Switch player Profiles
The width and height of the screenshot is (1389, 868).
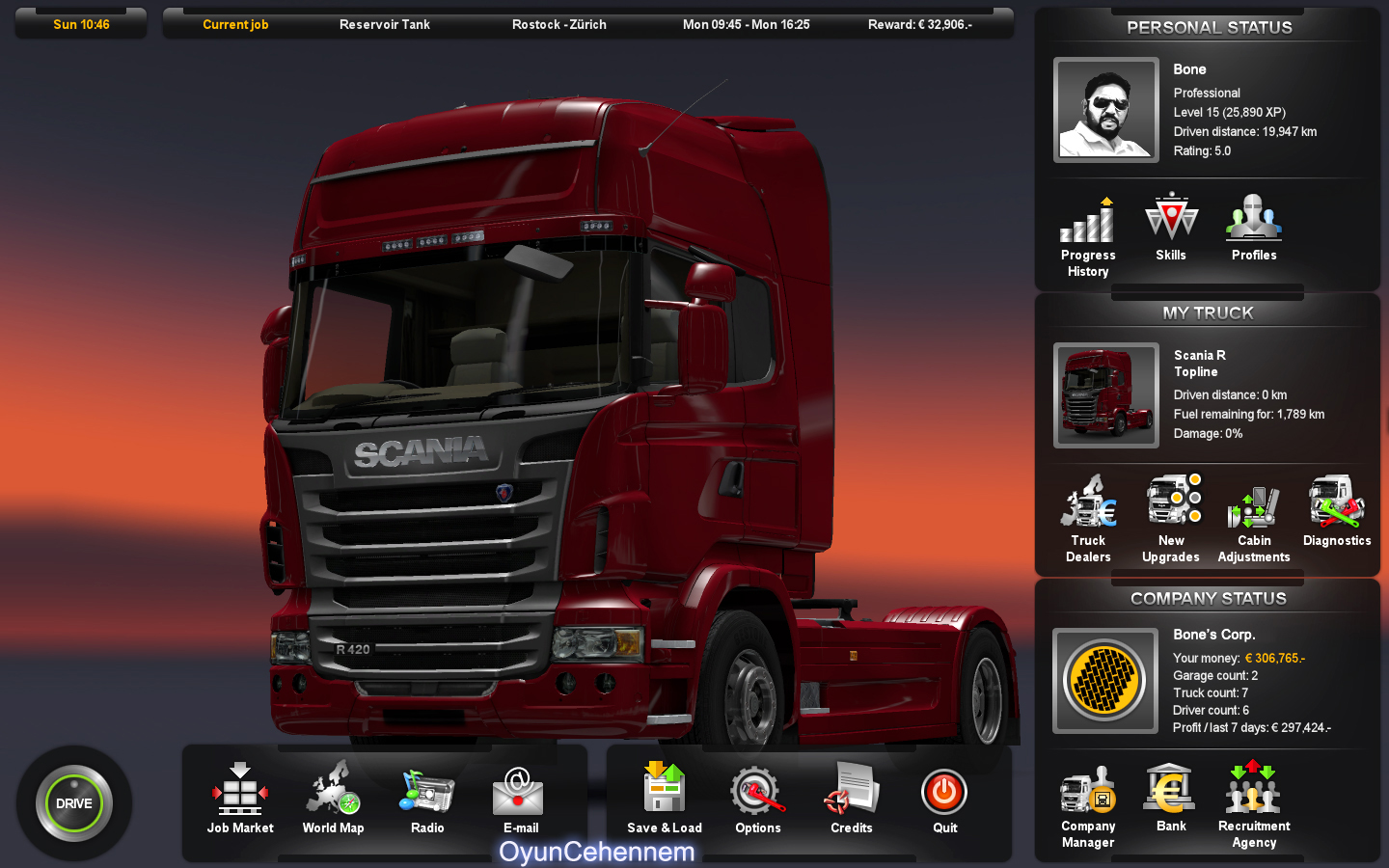tap(1254, 224)
